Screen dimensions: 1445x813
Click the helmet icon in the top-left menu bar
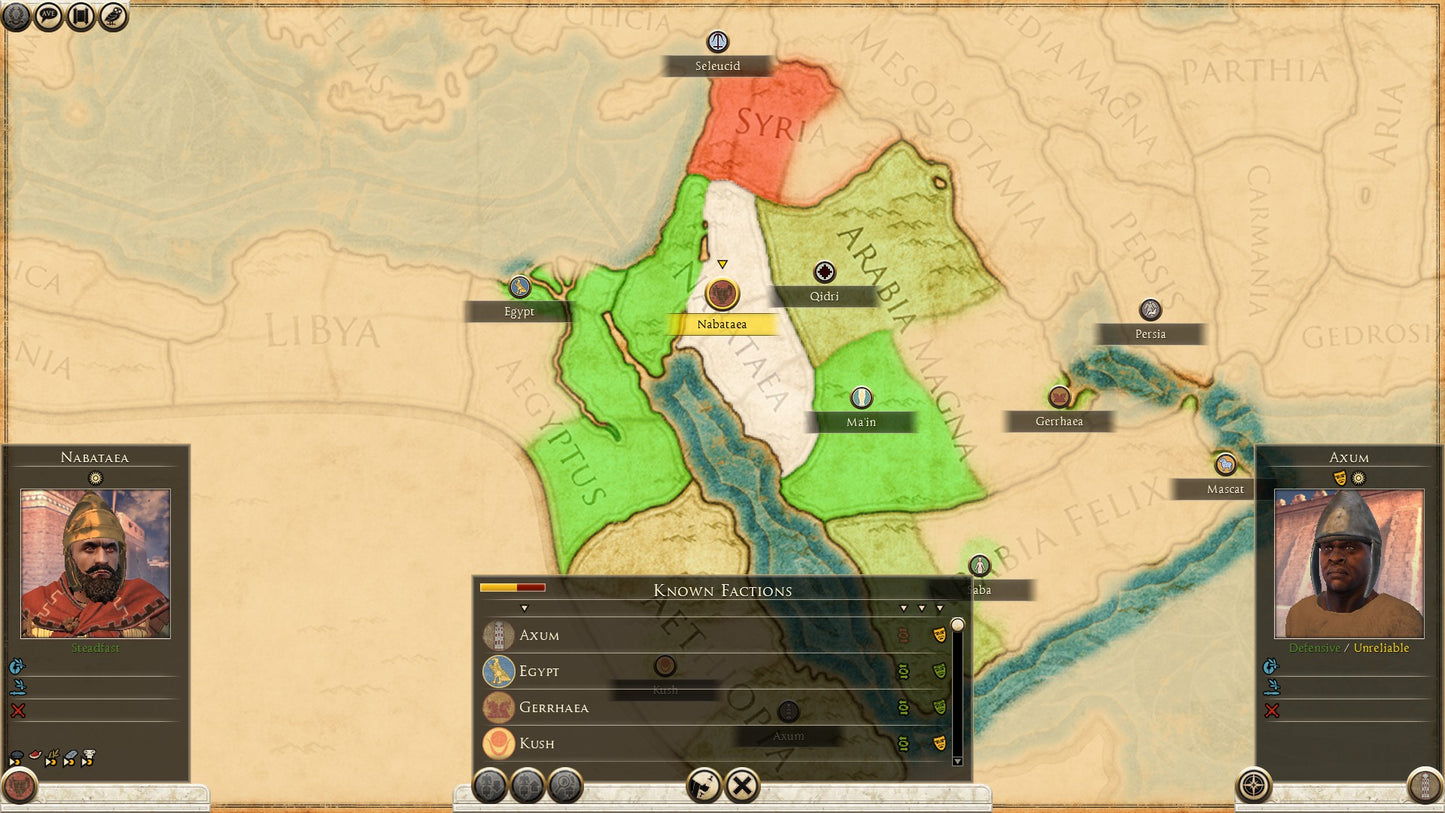coord(17,17)
